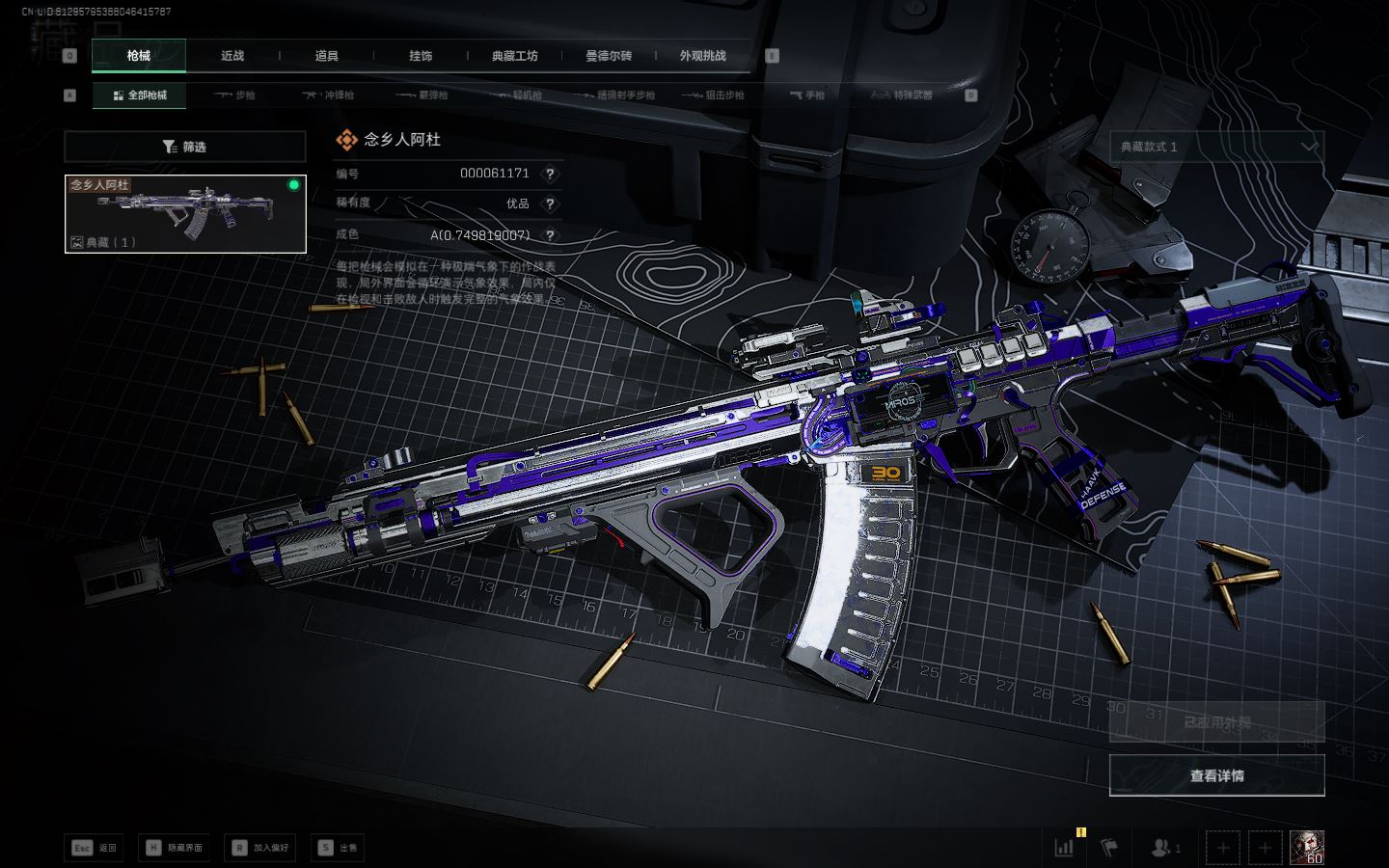Select the 挂饰 charms tab
This screenshot has width=1389, height=868.
[x=421, y=56]
